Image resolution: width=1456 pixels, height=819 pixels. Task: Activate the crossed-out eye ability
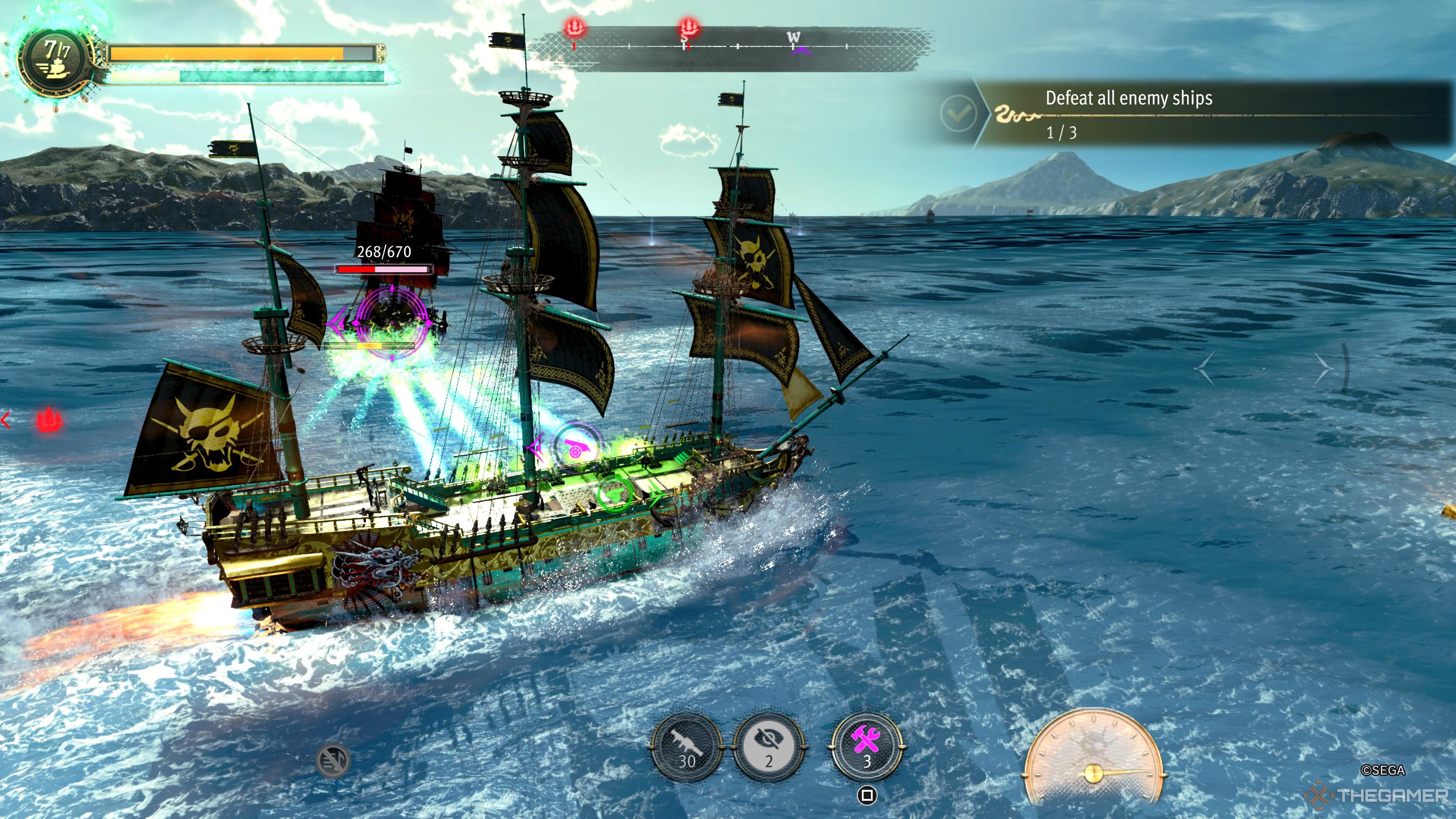pos(768,747)
